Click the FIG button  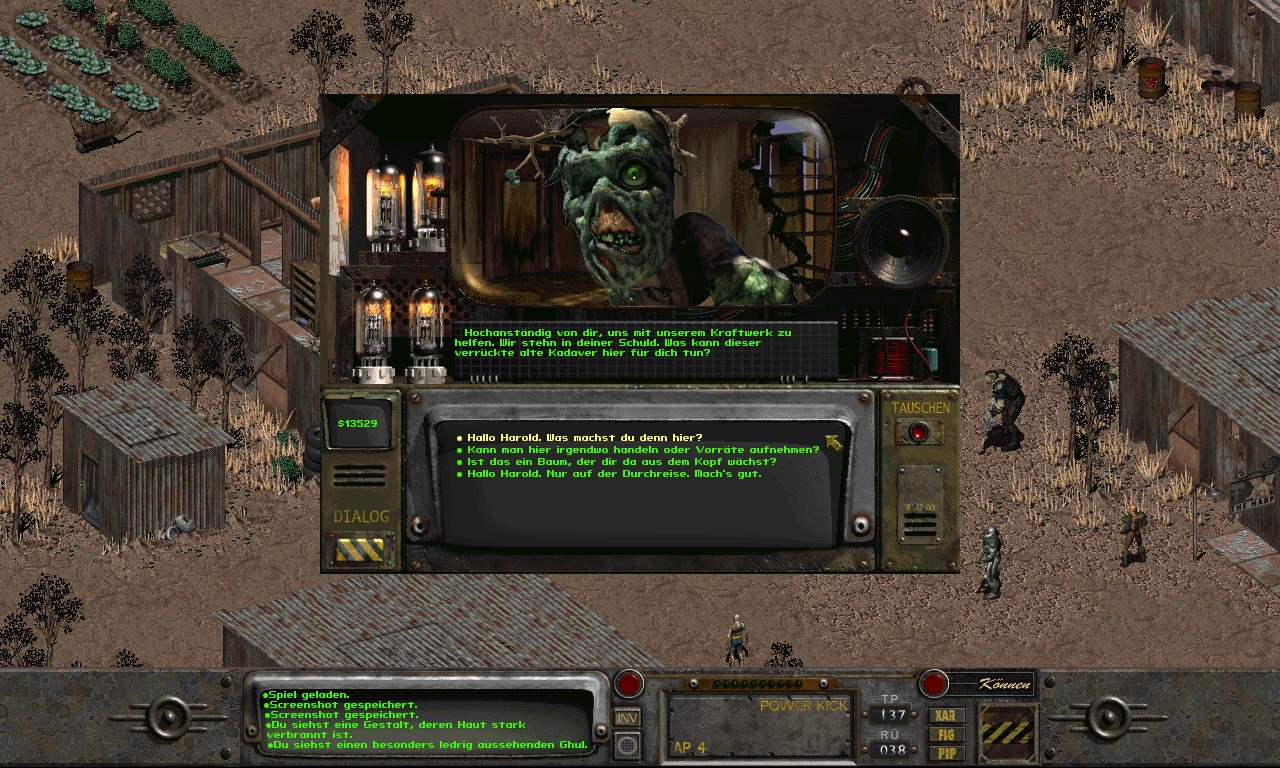point(945,734)
